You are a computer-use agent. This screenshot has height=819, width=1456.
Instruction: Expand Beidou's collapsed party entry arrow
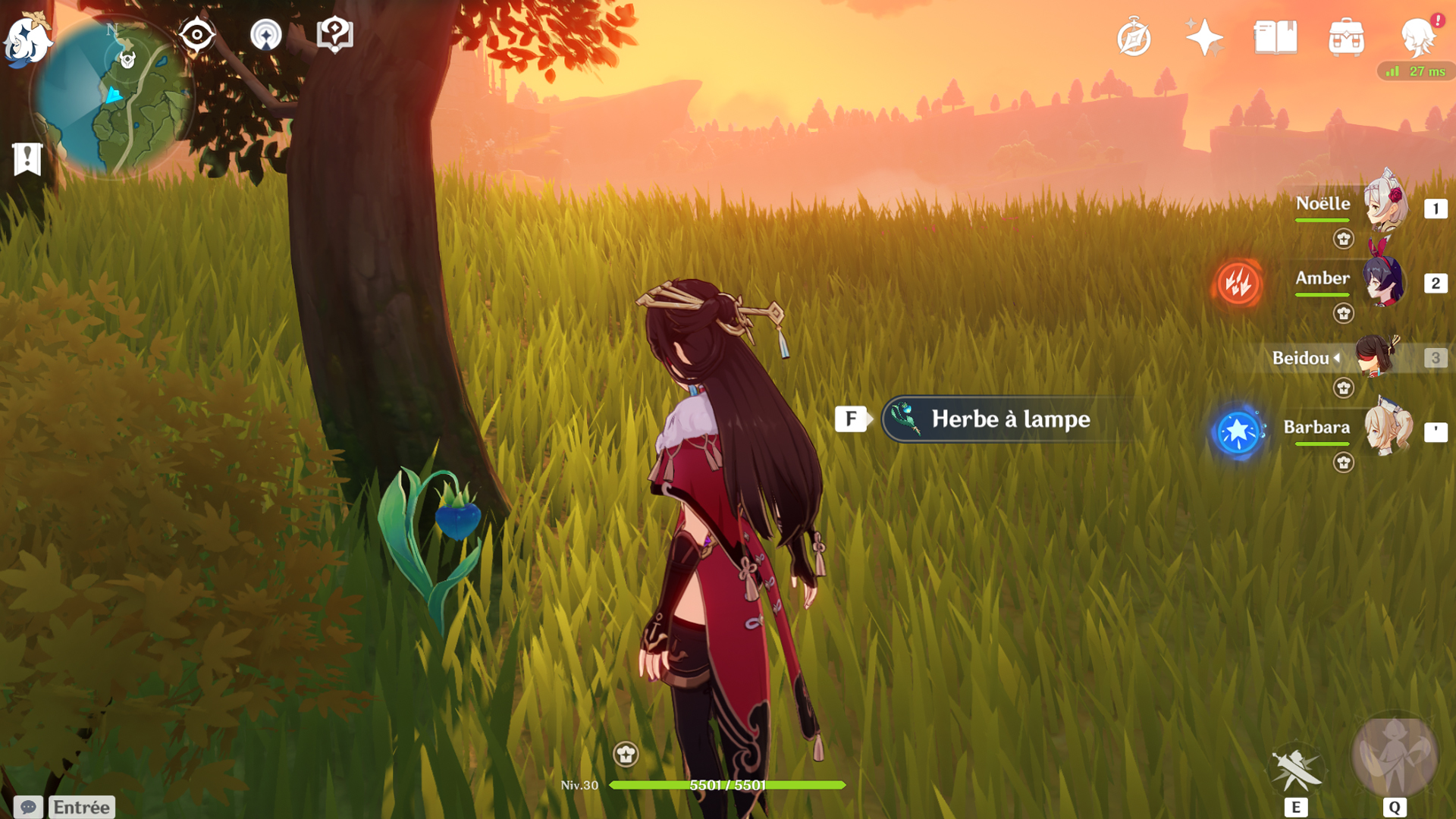pyautogui.click(x=1338, y=359)
